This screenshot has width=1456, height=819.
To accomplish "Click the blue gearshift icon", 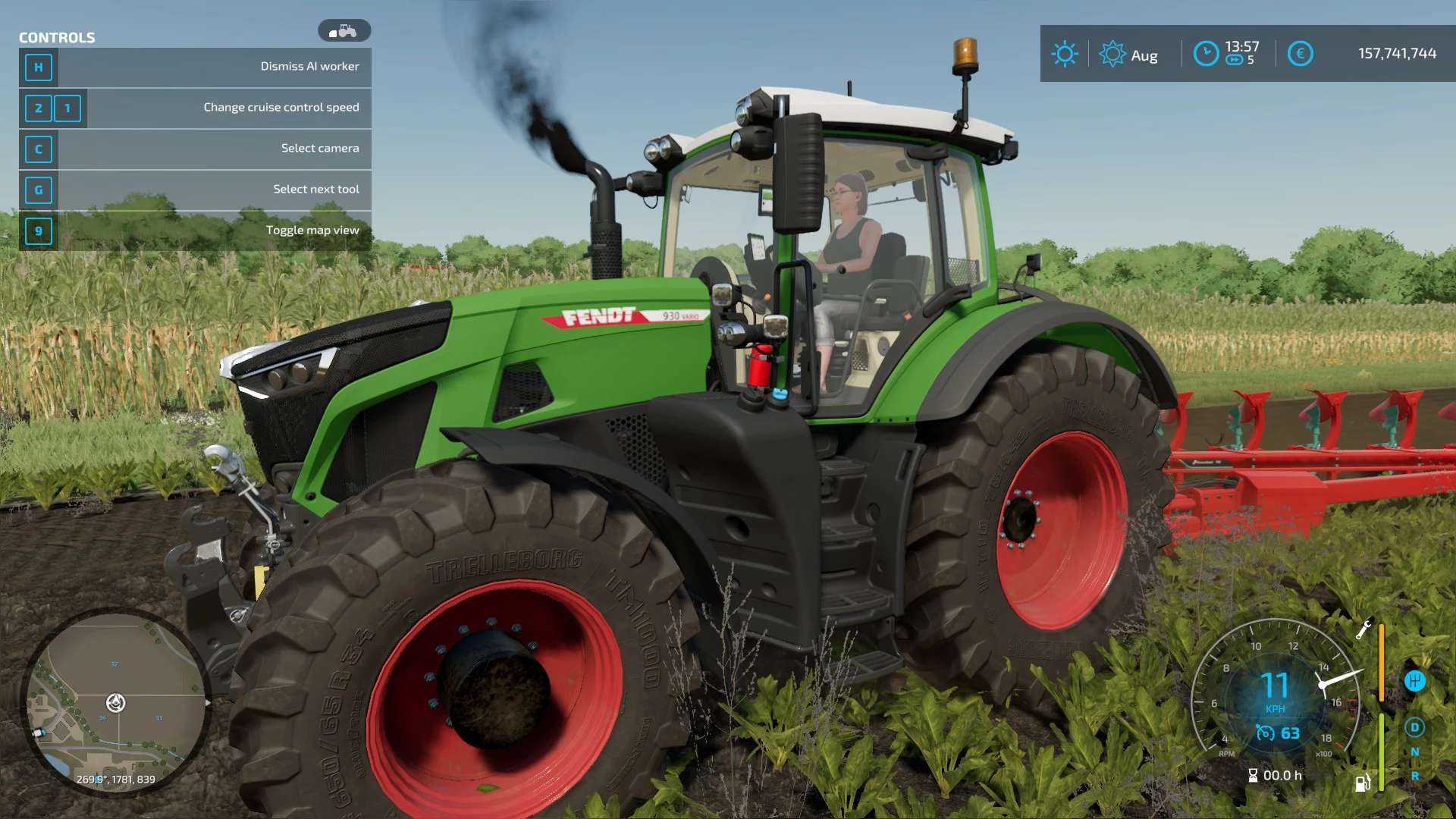I will coord(1414,681).
